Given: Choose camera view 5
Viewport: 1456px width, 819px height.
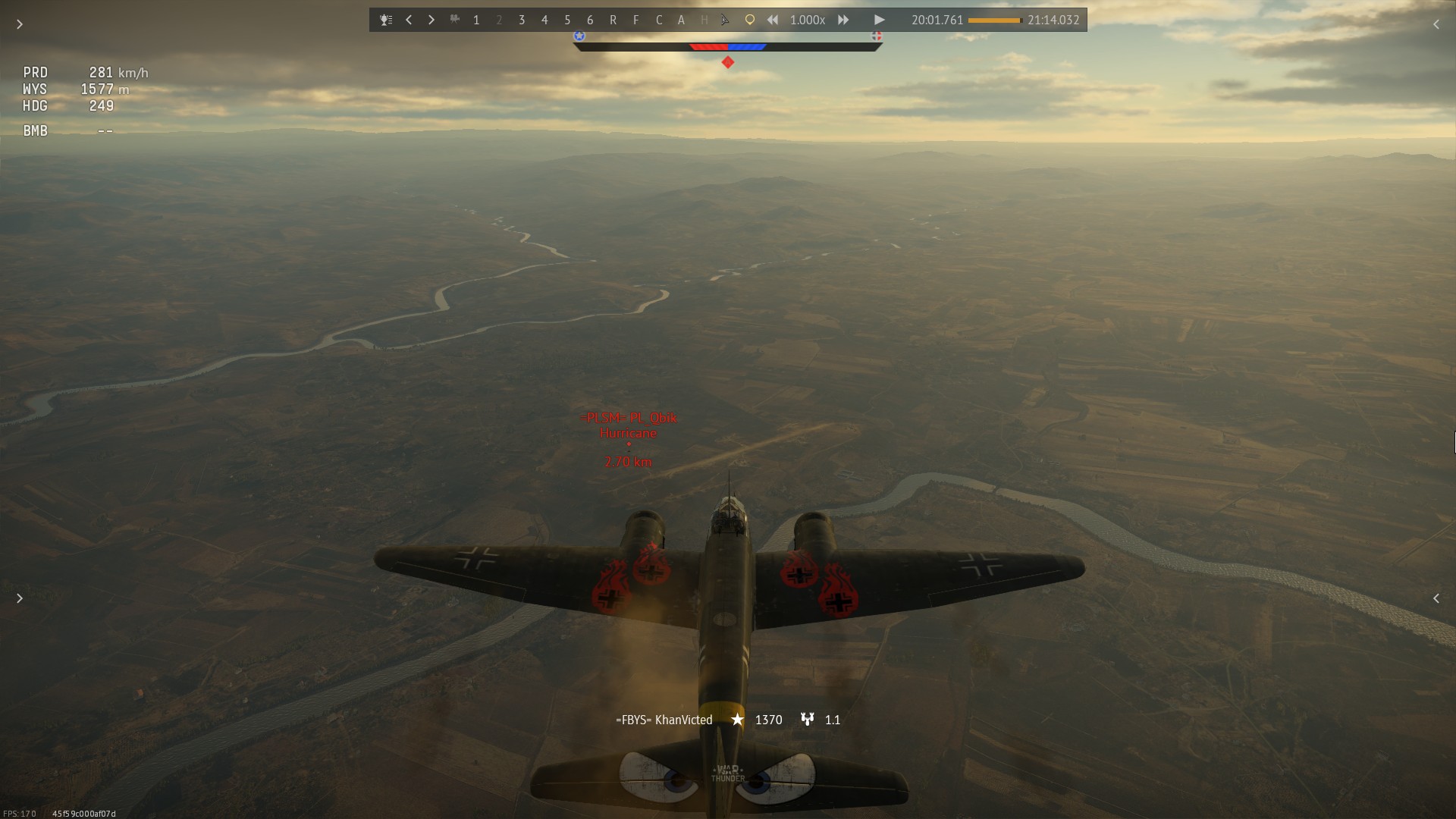Looking at the screenshot, I should pyautogui.click(x=567, y=20).
